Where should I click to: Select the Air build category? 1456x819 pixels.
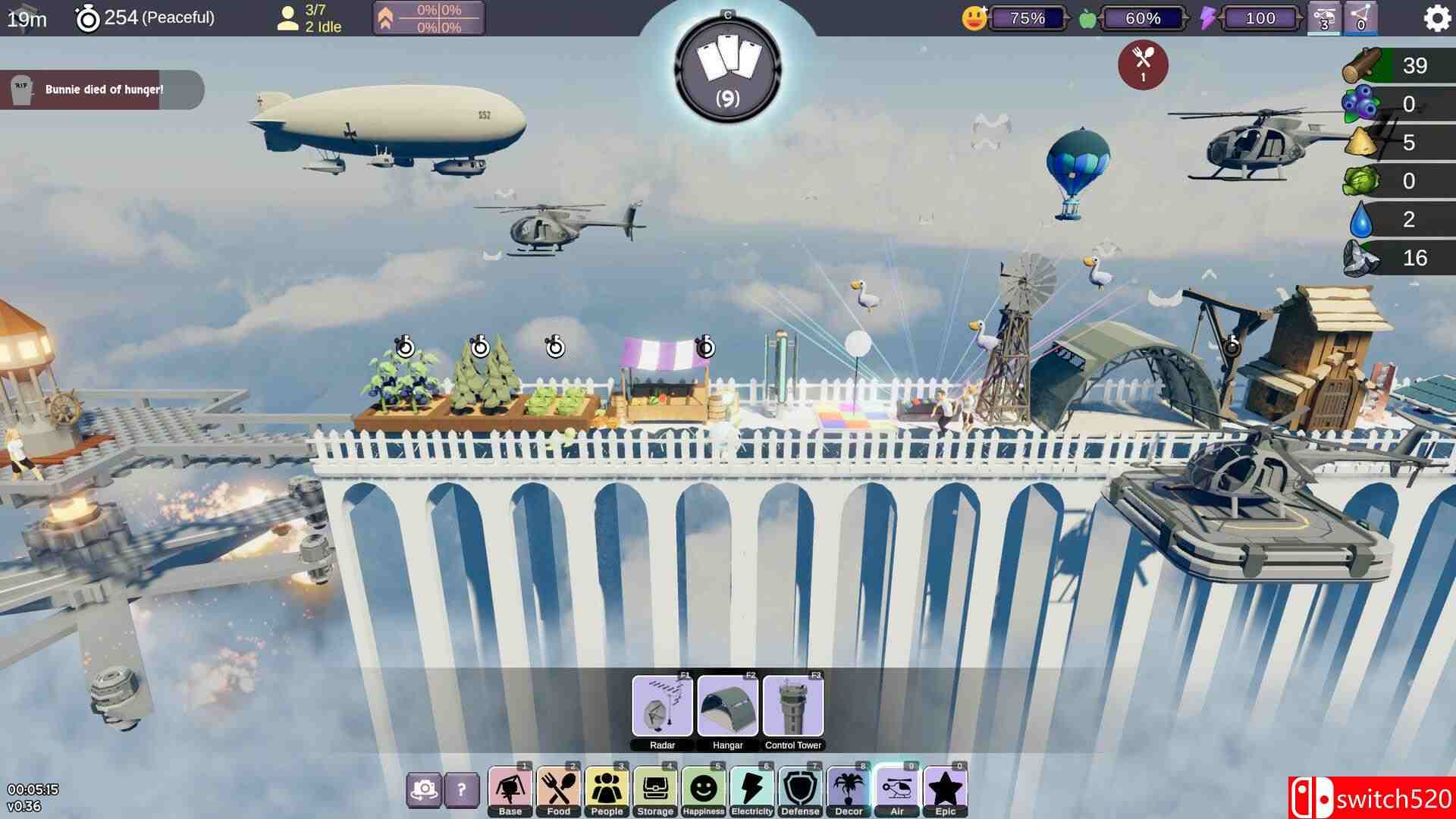(x=897, y=792)
